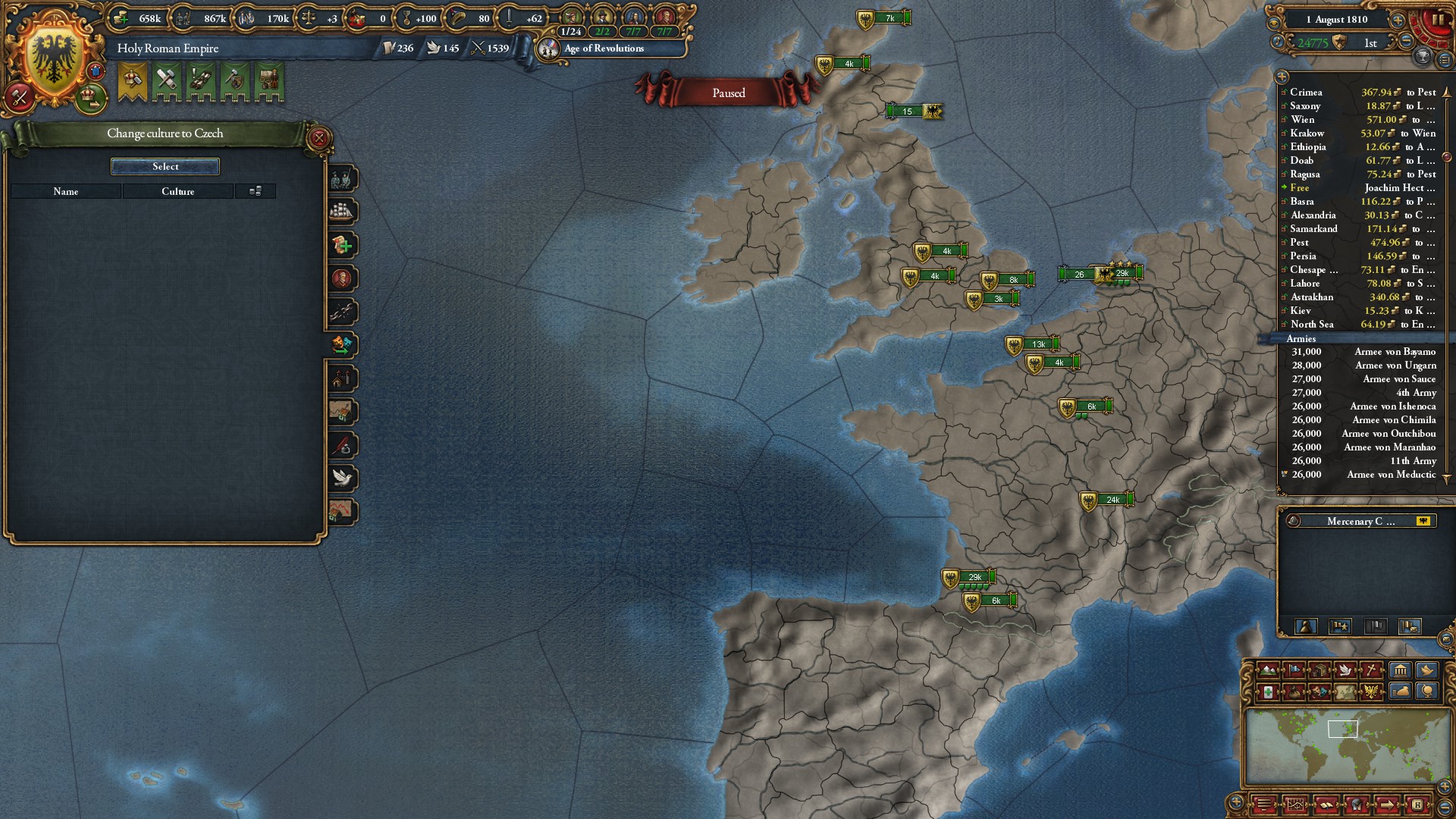The image size is (1456, 819).
Task: Select the Armee von Bayamo army row
Action: pyautogui.click(x=1363, y=352)
